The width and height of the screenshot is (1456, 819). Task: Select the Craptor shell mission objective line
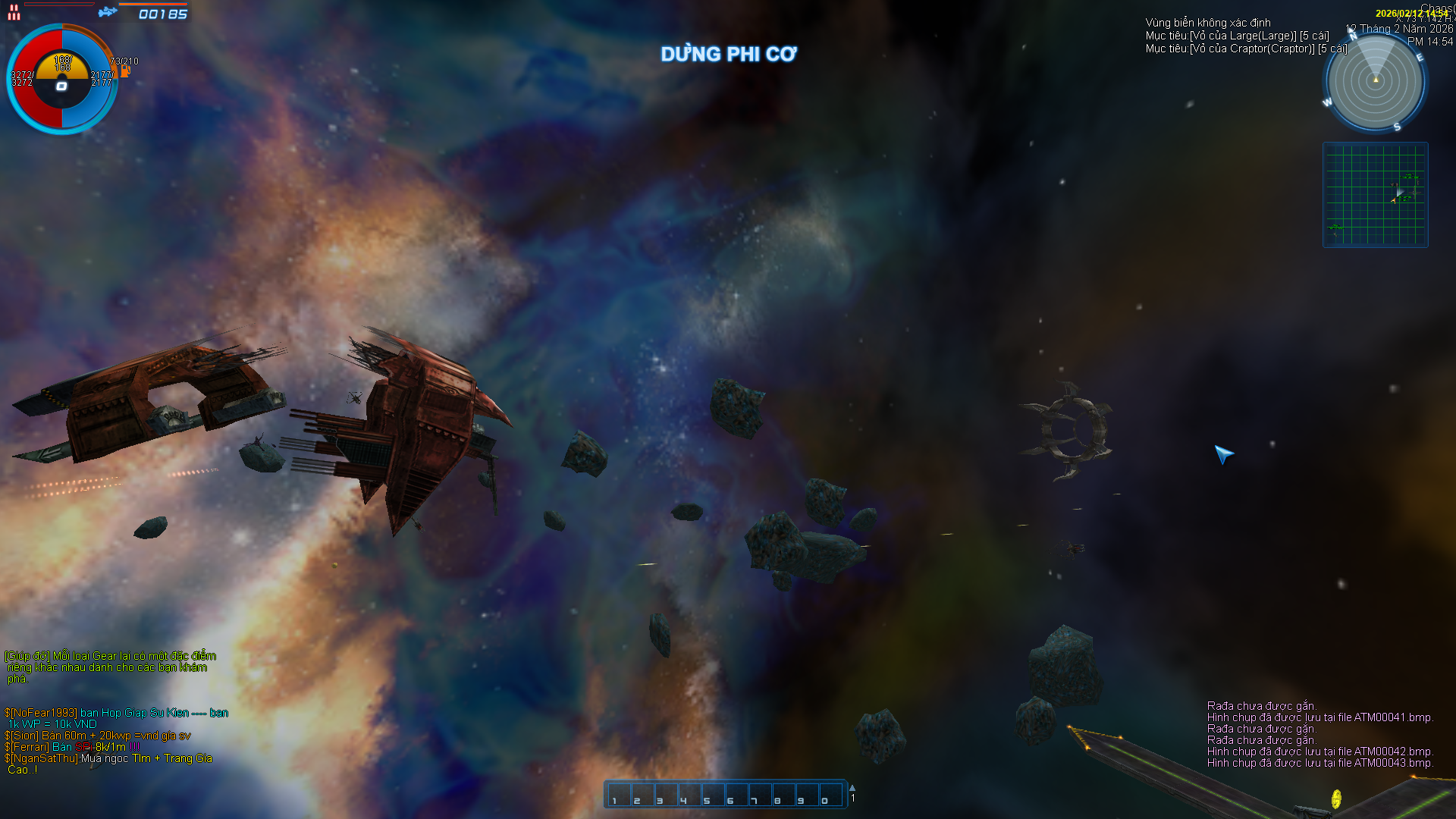pyautogui.click(x=1246, y=49)
